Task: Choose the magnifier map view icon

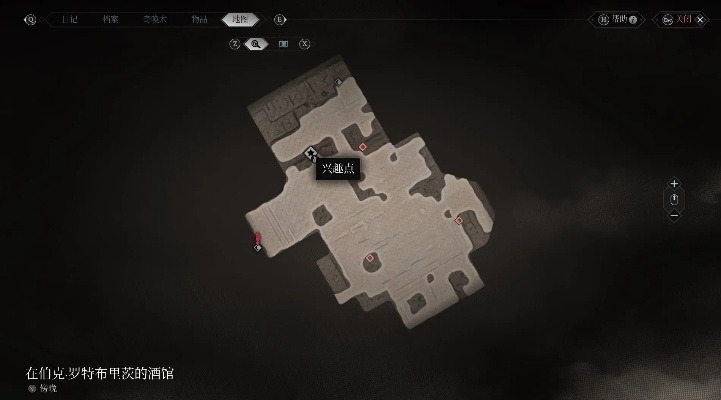Action: click(257, 43)
